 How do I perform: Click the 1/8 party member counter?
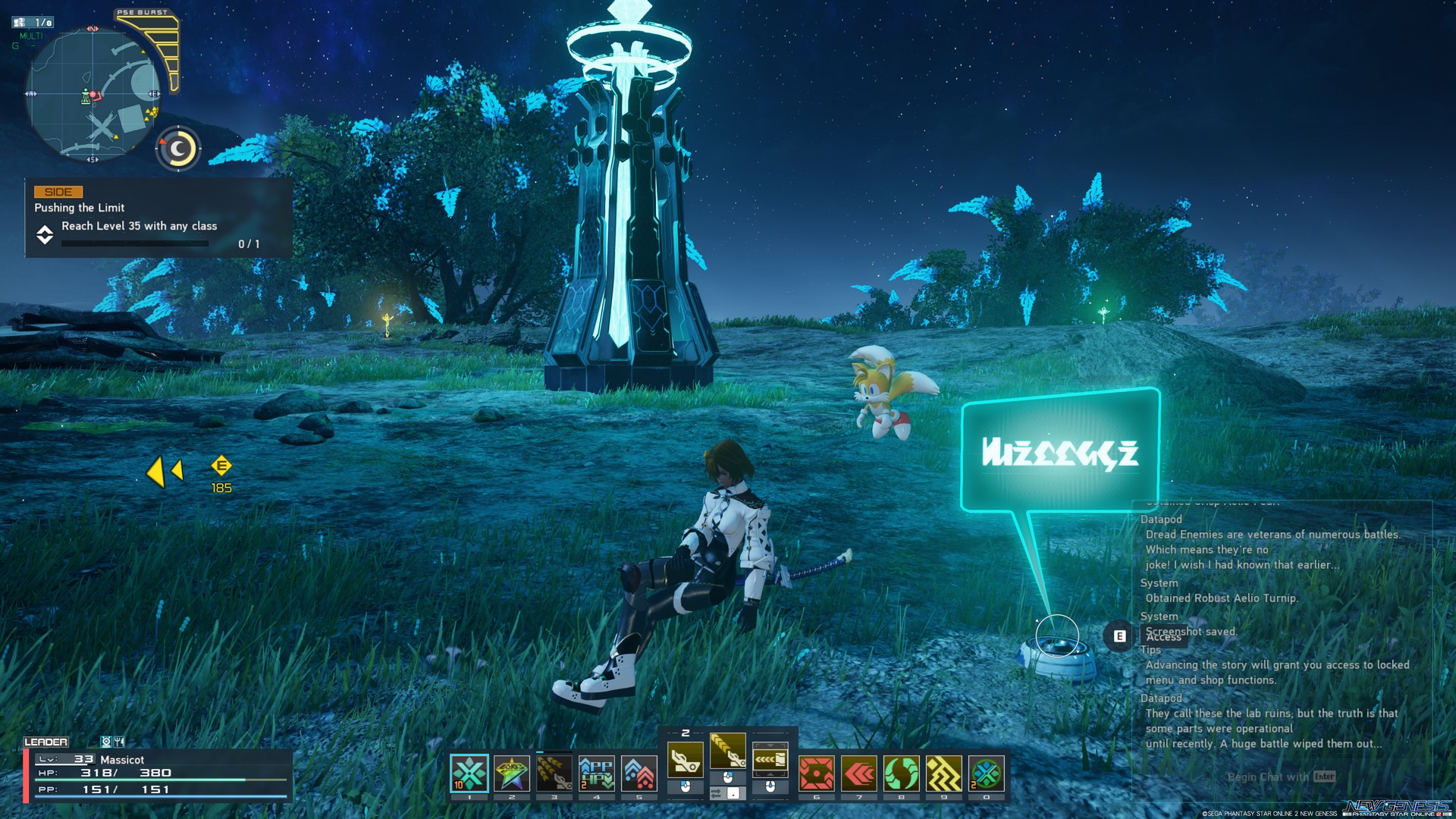[x=33, y=23]
